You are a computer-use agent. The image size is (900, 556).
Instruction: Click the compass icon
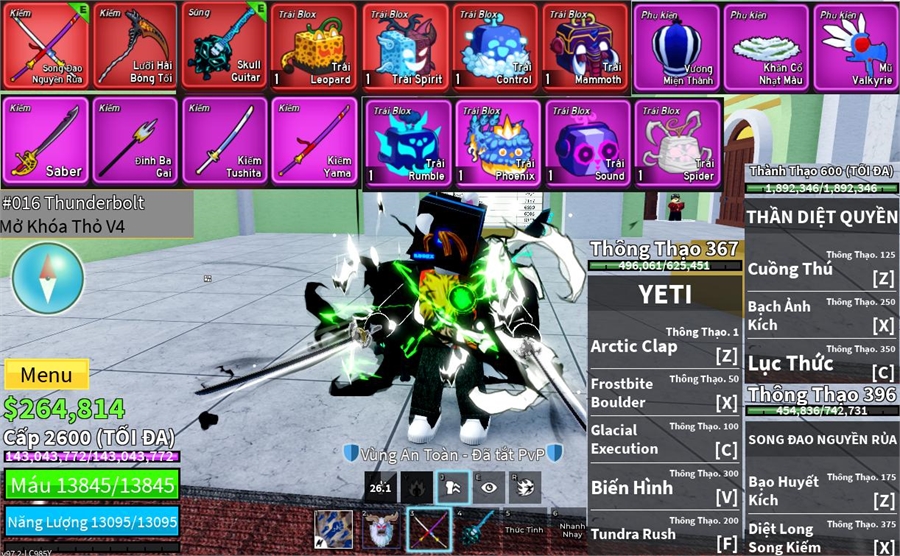(47, 277)
